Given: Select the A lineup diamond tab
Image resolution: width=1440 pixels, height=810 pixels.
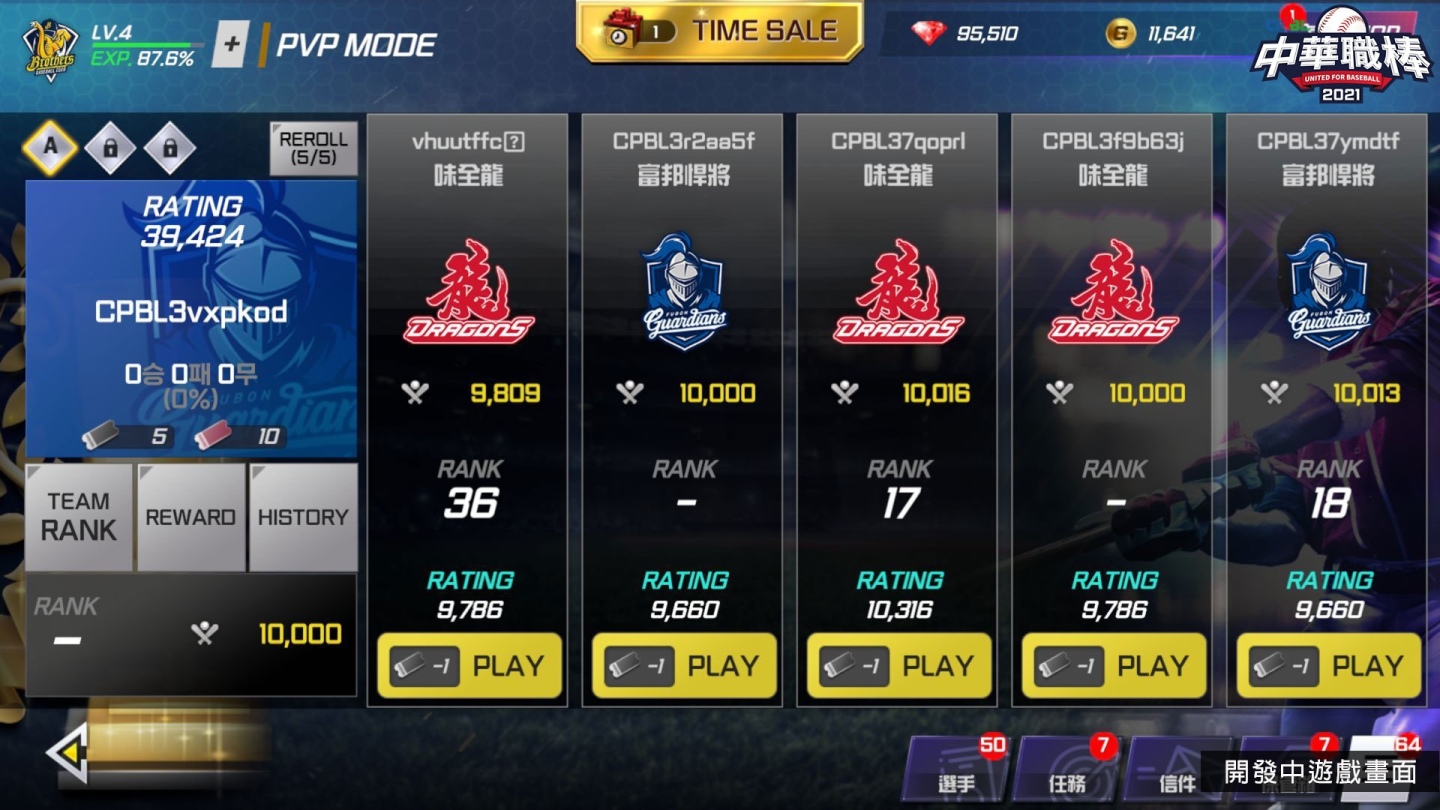Looking at the screenshot, I should click(x=50, y=148).
